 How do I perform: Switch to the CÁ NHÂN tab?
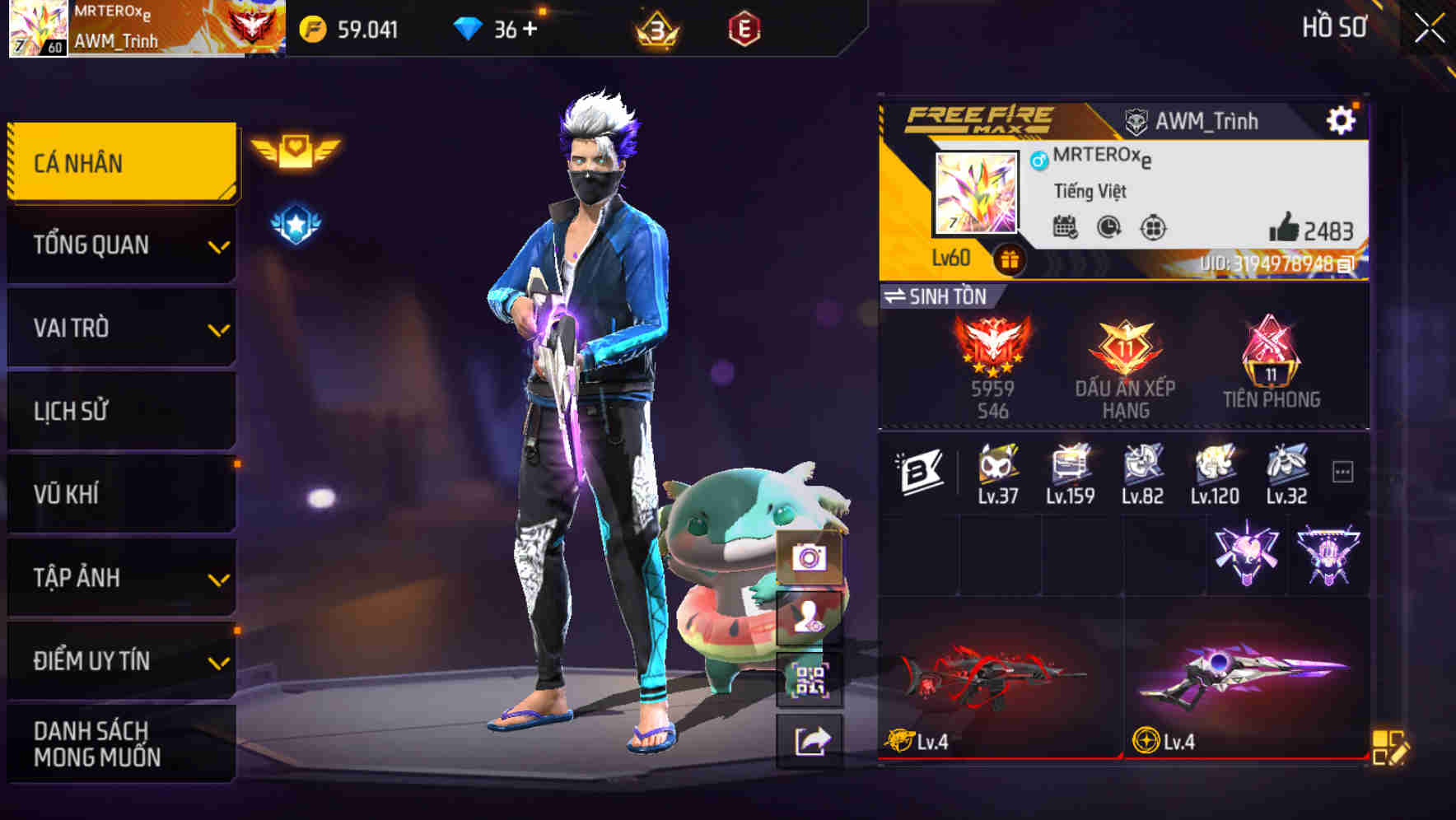pyautogui.click(x=120, y=162)
